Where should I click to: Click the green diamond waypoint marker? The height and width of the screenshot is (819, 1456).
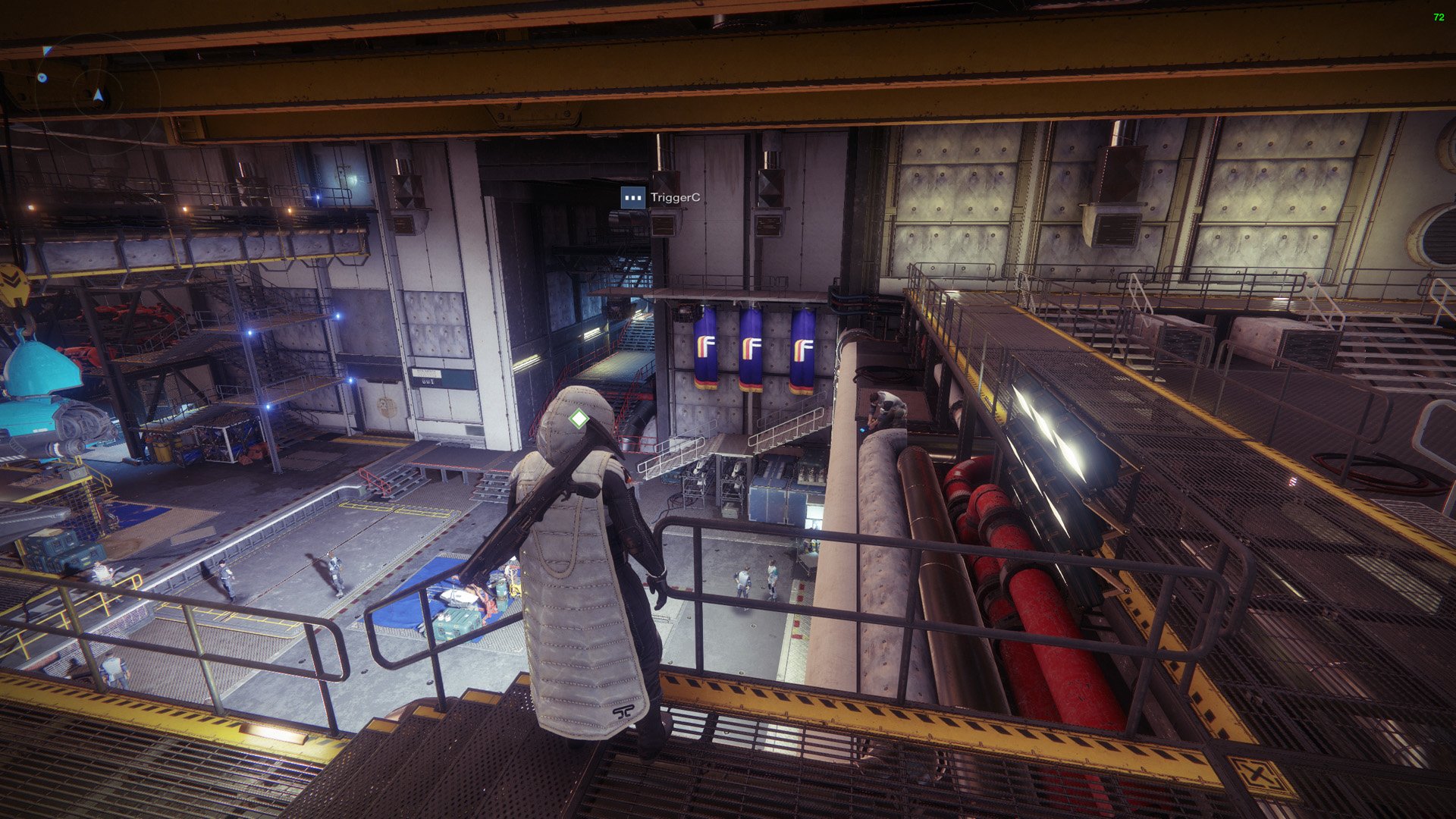click(x=579, y=419)
